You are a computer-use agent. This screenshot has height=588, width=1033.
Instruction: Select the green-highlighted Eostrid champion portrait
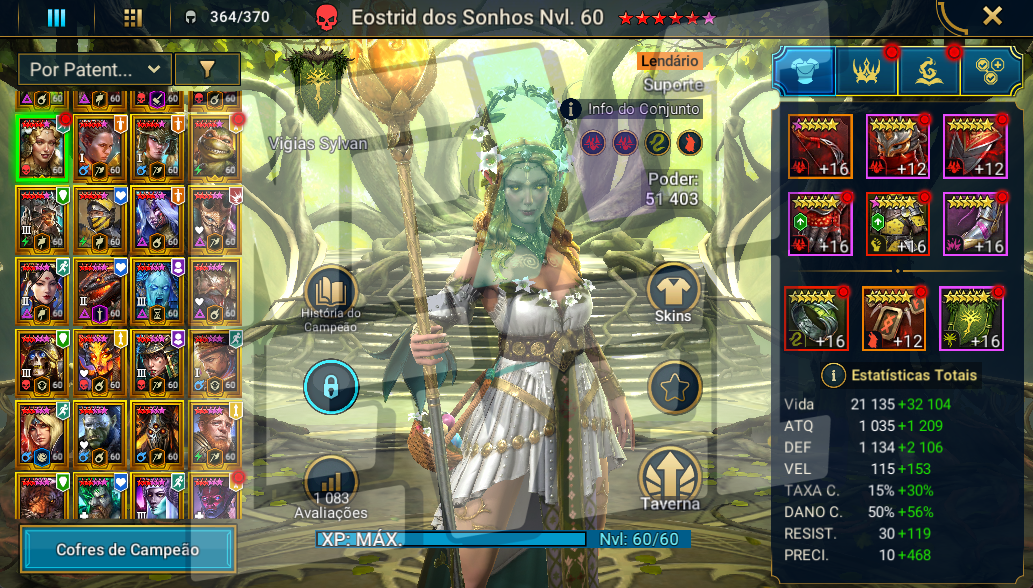[43, 146]
